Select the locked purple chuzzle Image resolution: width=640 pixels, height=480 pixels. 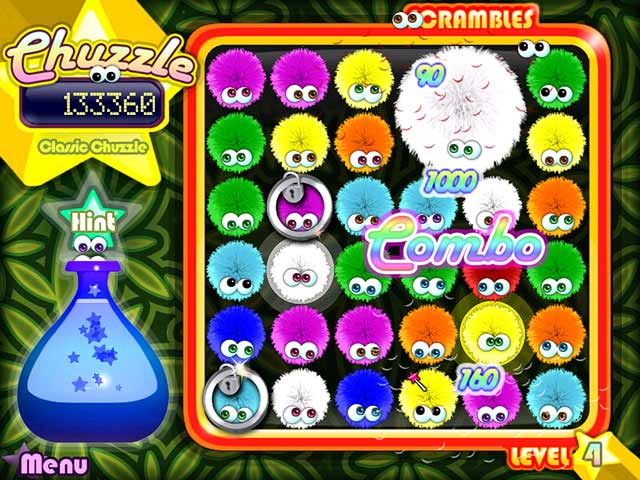[297, 206]
